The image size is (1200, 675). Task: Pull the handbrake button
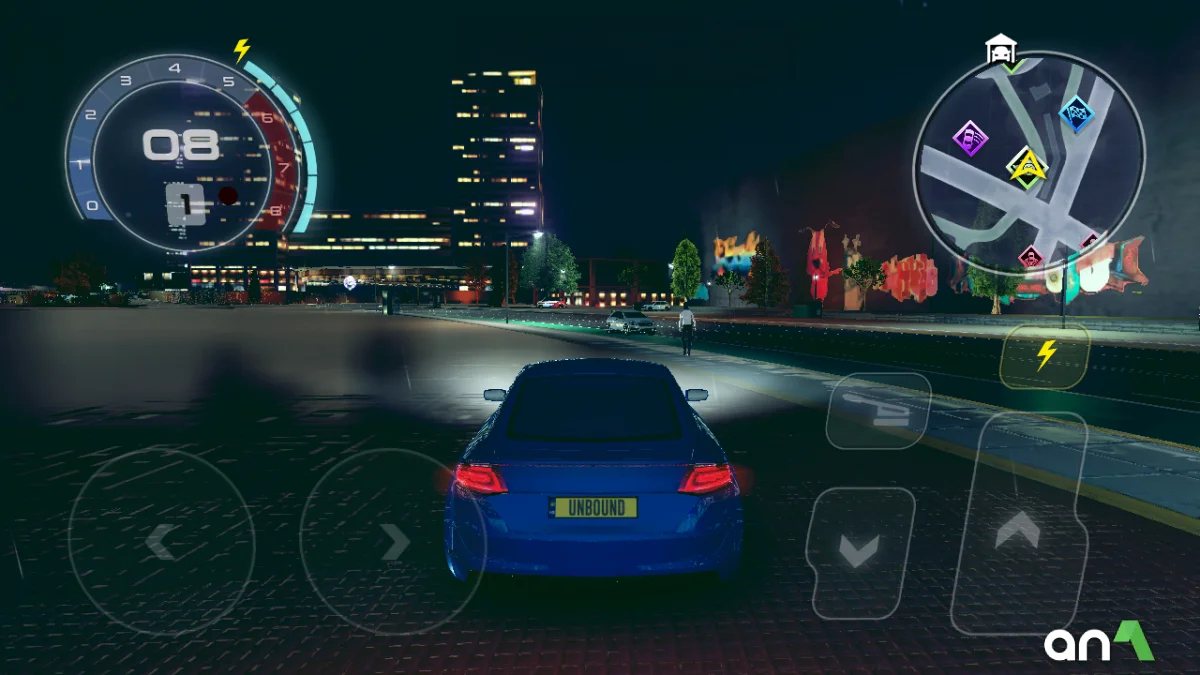878,409
